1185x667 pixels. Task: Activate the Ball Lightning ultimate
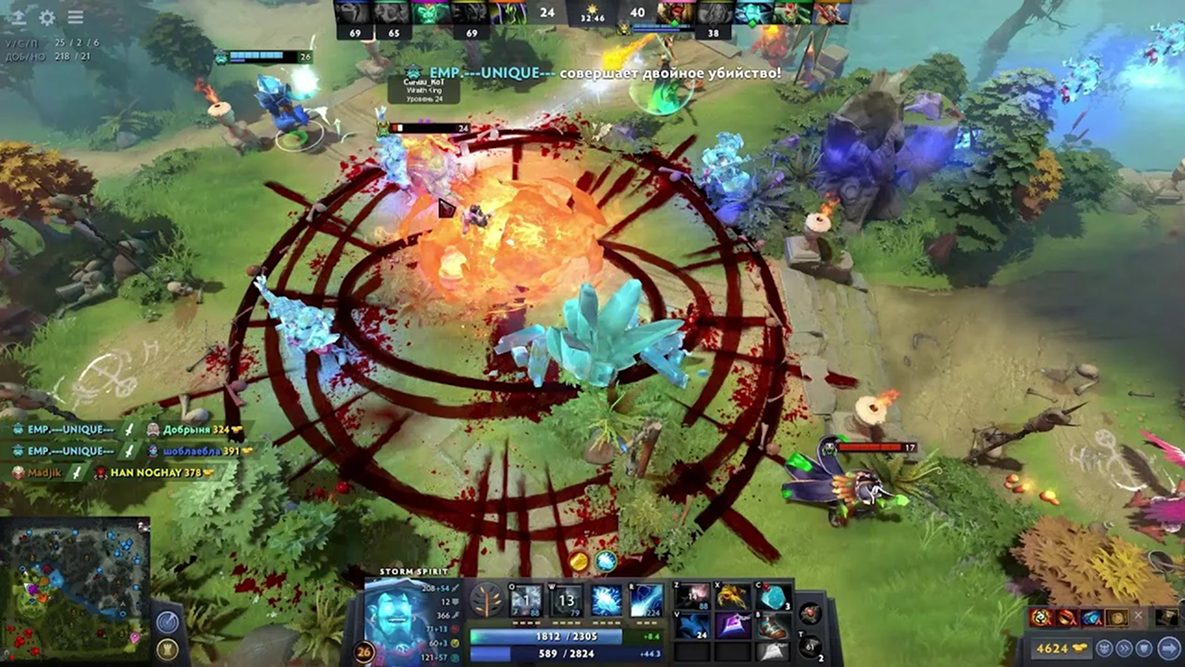pos(646,600)
